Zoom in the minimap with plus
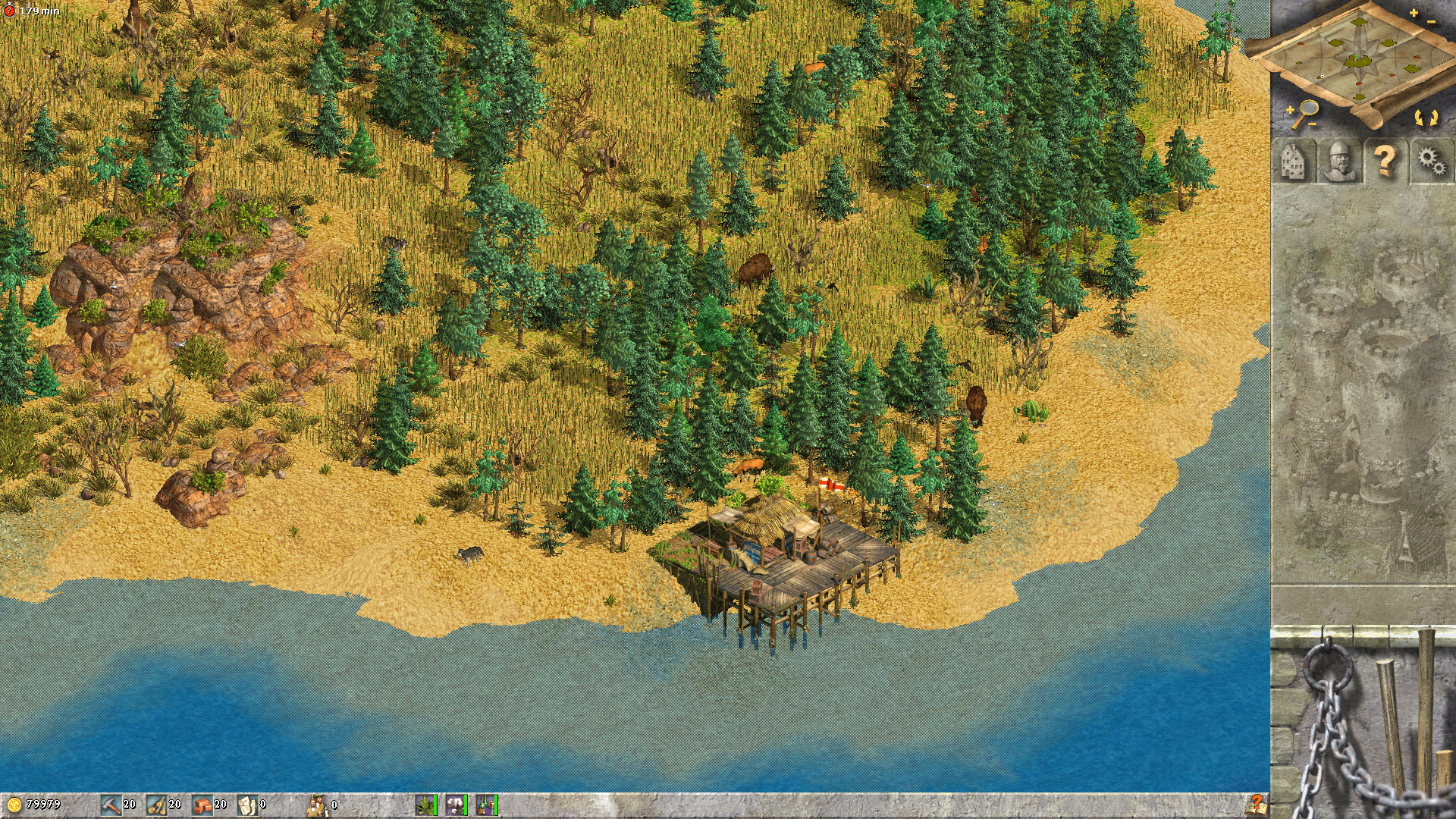The height and width of the screenshot is (819, 1456). coord(1414,13)
